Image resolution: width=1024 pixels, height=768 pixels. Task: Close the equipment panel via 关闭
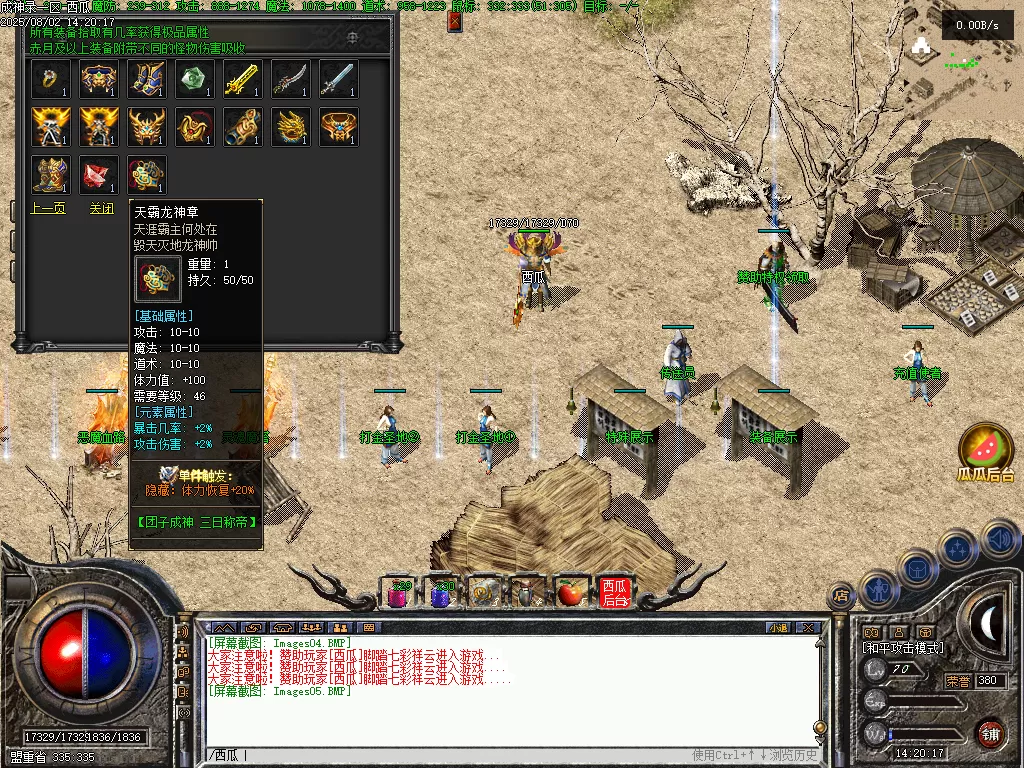pyautogui.click(x=101, y=208)
